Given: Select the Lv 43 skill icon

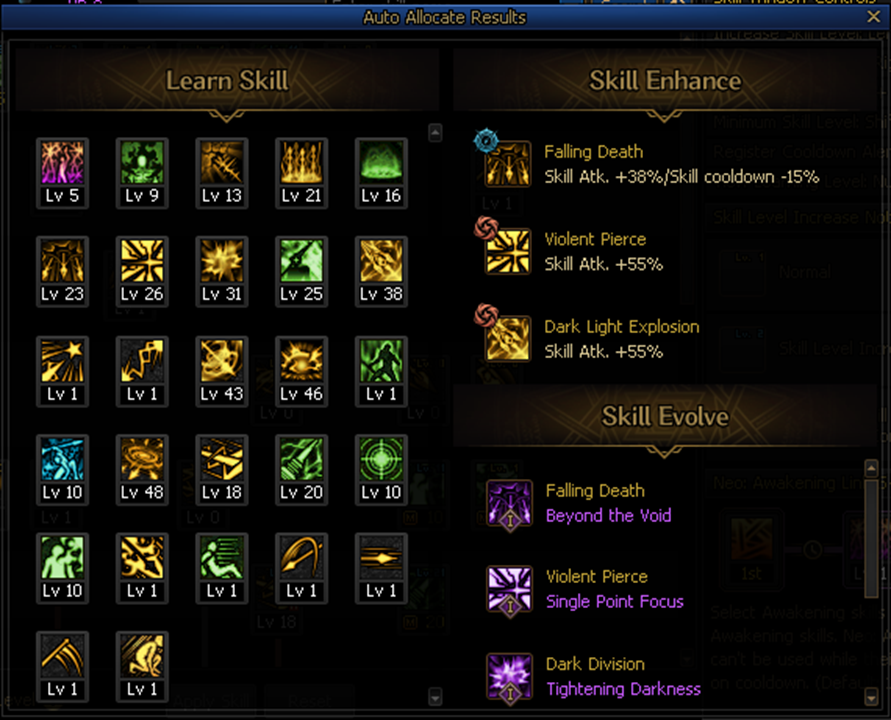Looking at the screenshot, I should click(222, 361).
